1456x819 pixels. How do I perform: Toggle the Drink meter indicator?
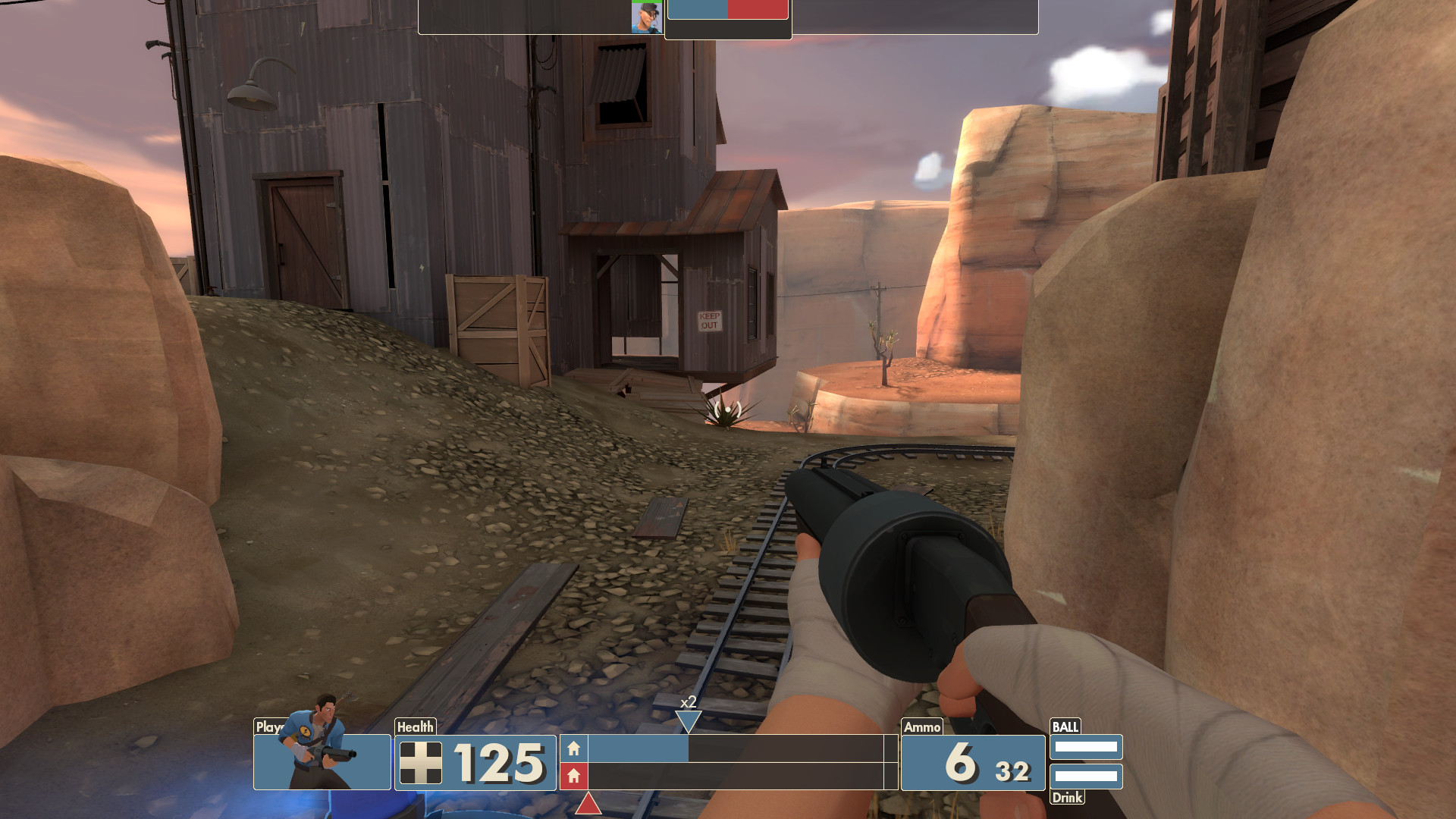point(1087,776)
